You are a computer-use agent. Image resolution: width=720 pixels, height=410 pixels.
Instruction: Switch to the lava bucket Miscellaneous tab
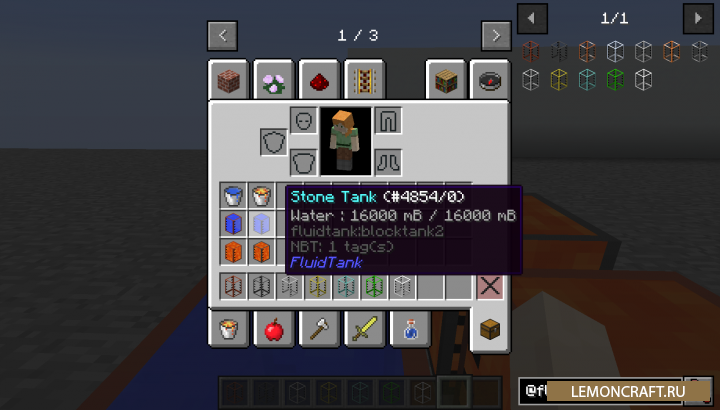coord(228,328)
